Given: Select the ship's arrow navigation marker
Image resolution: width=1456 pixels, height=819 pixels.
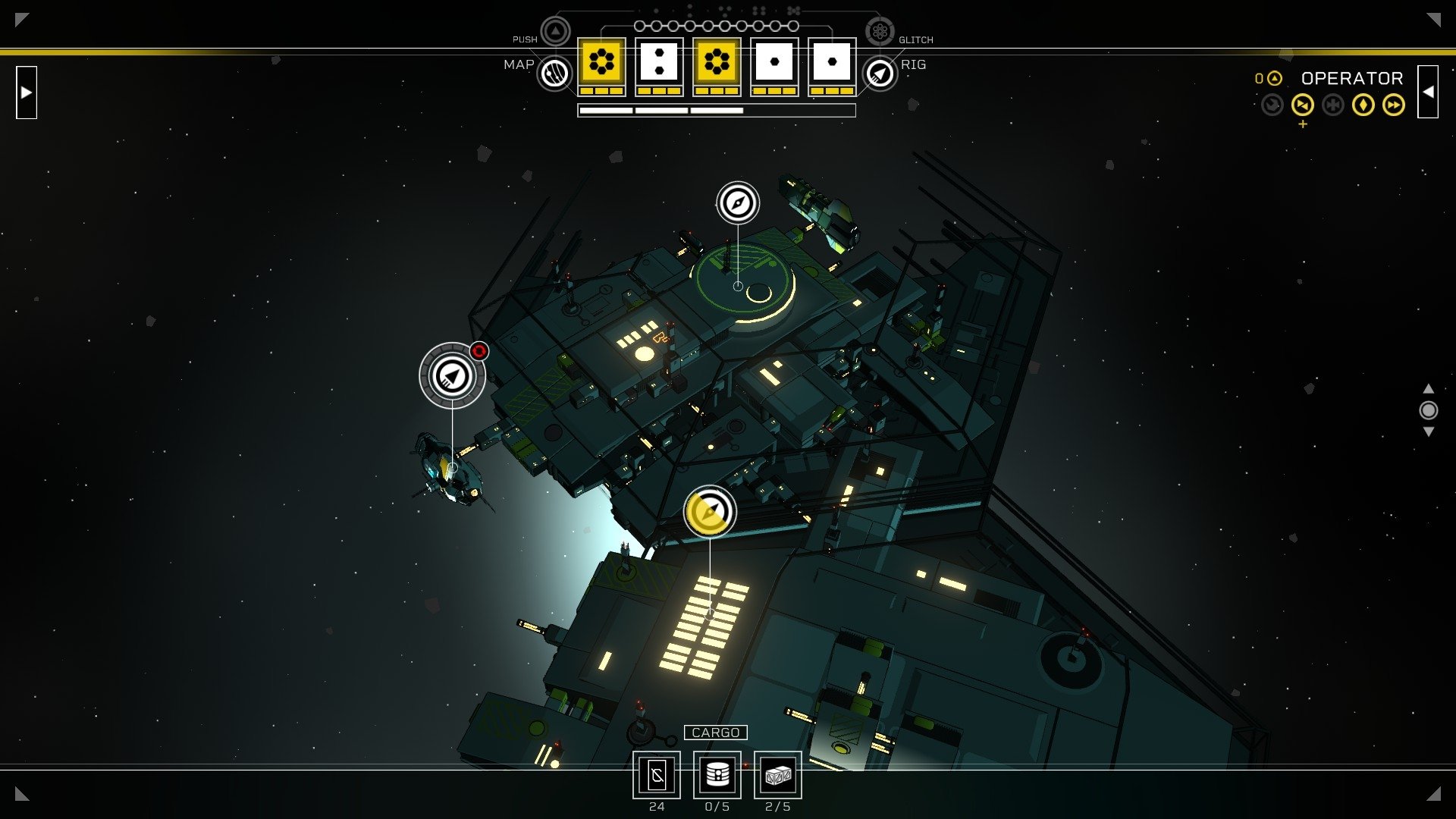Looking at the screenshot, I should click(x=453, y=375).
